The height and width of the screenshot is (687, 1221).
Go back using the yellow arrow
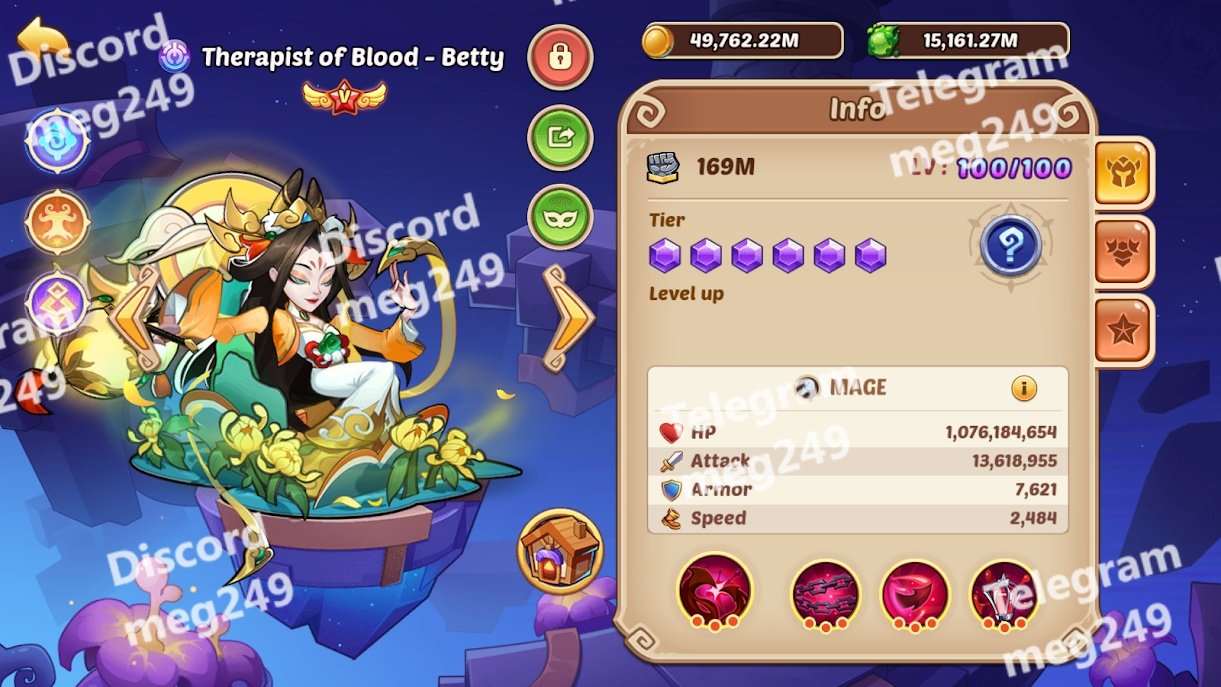[x=43, y=40]
